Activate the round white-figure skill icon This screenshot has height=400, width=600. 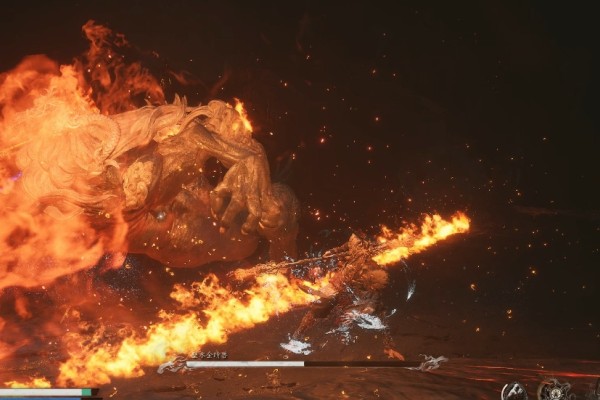[515, 391]
